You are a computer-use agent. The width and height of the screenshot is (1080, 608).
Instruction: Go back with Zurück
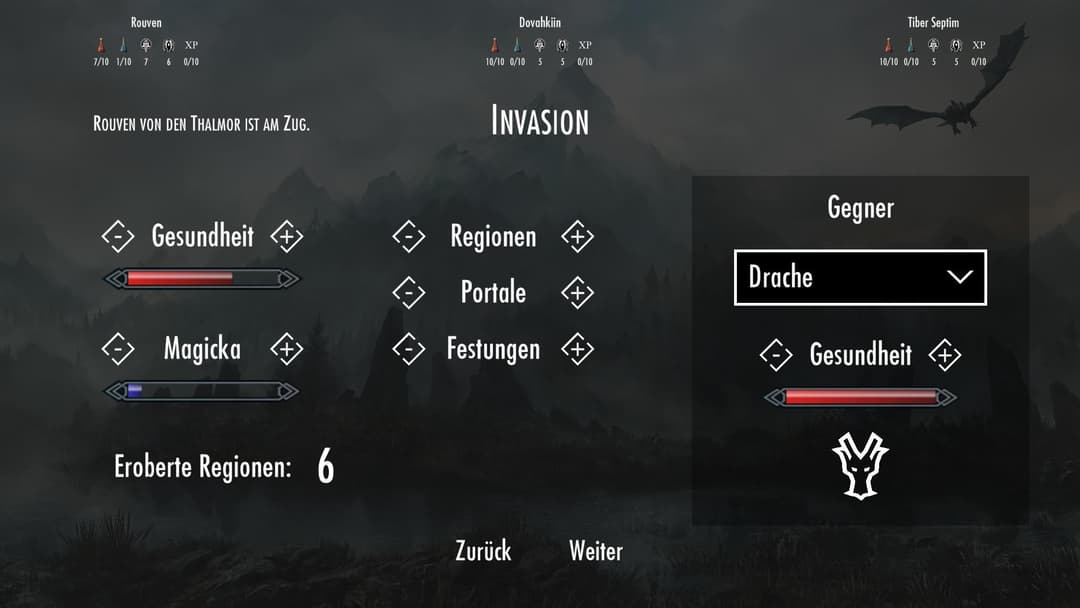coord(483,551)
